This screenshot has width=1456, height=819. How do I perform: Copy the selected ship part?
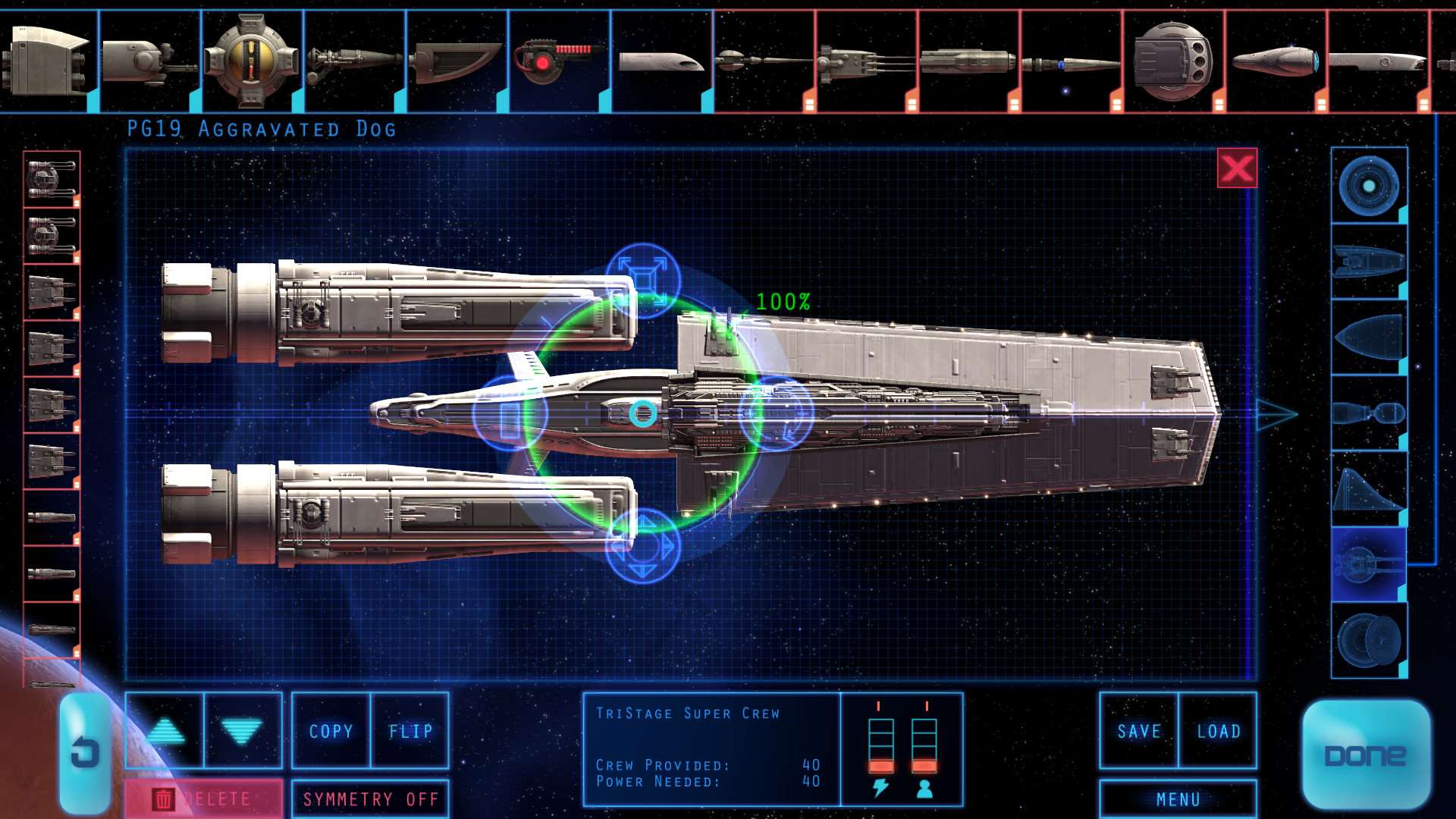click(x=331, y=730)
